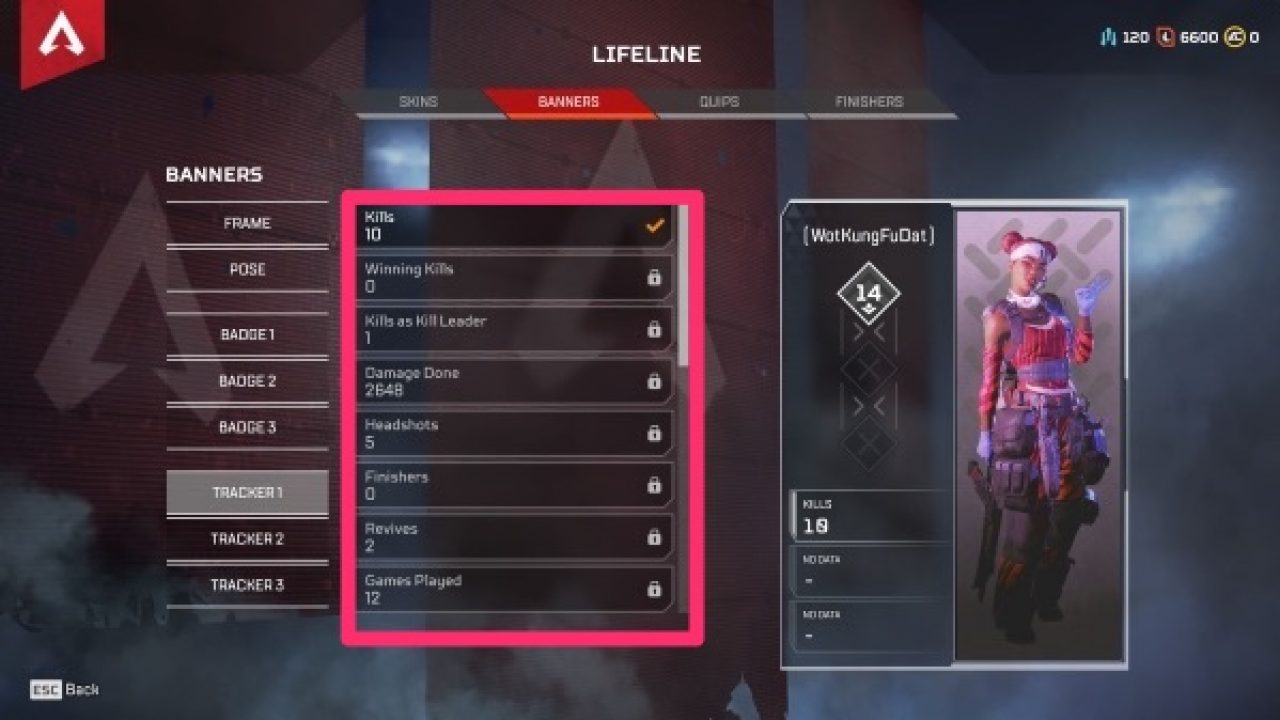Click the lock icon on Headshots tracker

click(656, 432)
